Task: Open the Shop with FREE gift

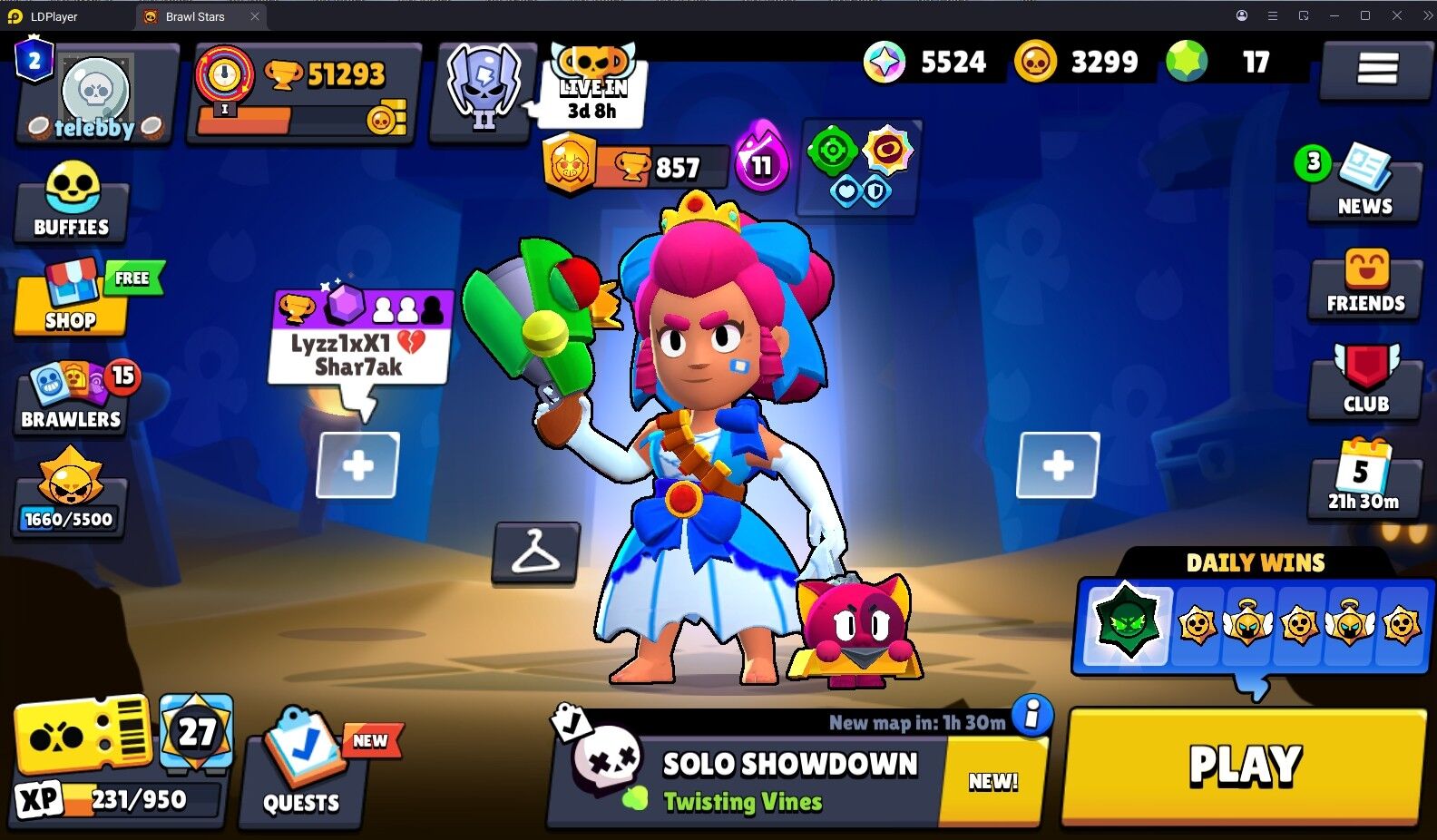Action: pyautogui.click(x=72, y=299)
